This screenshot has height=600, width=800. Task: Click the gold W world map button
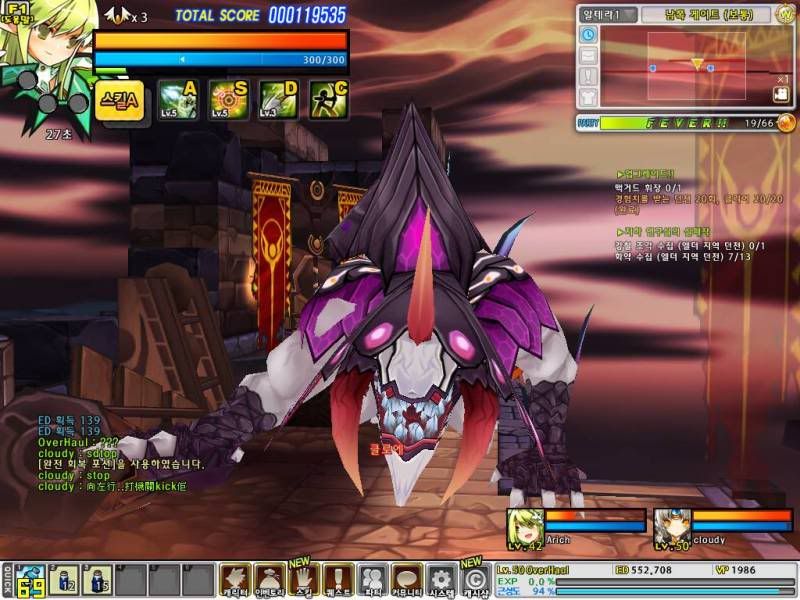pyautogui.click(x=785, y=14)
